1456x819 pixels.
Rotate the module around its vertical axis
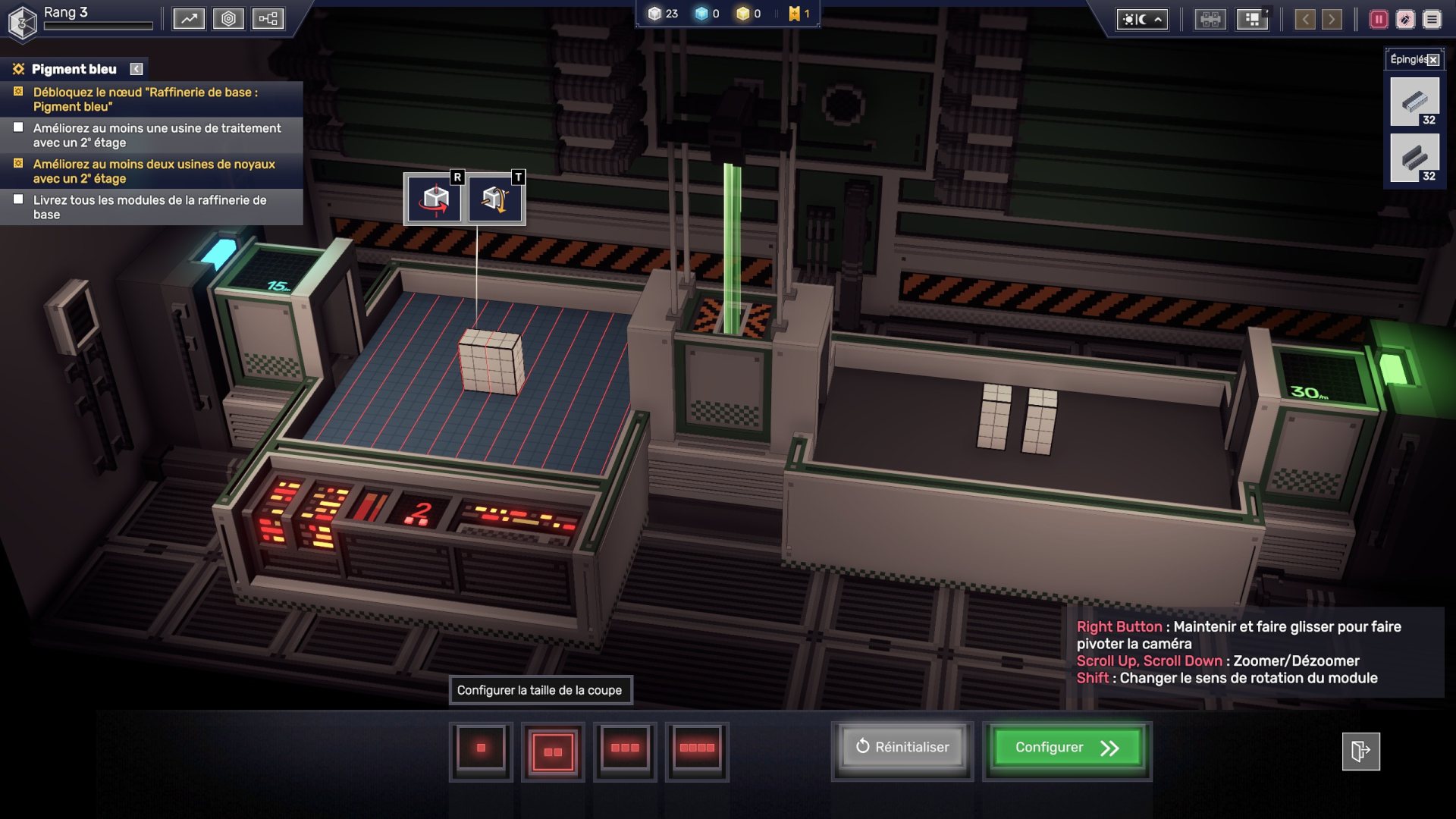point(435,199)
